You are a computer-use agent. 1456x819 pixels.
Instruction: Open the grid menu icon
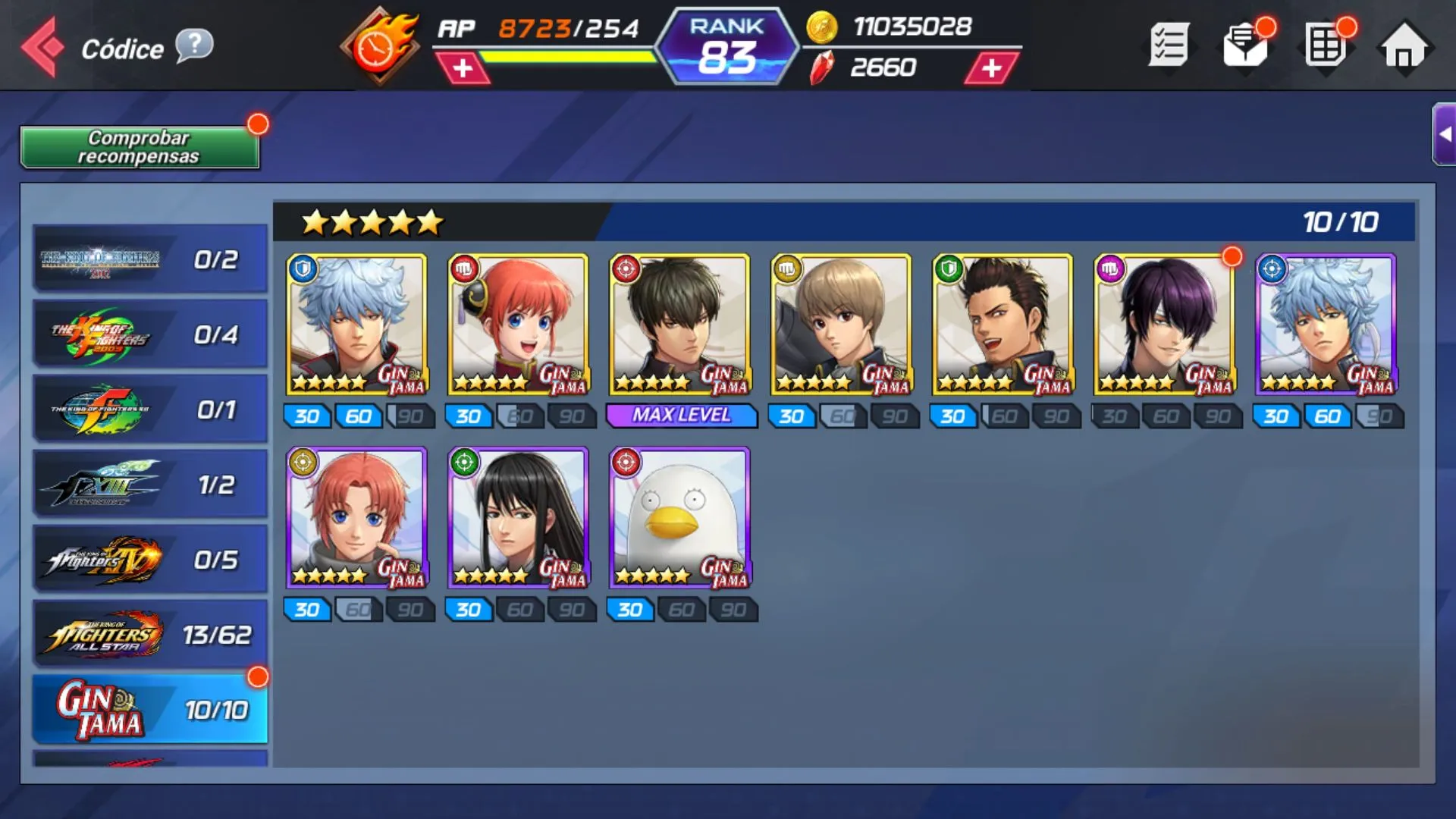pos(1325,45)
